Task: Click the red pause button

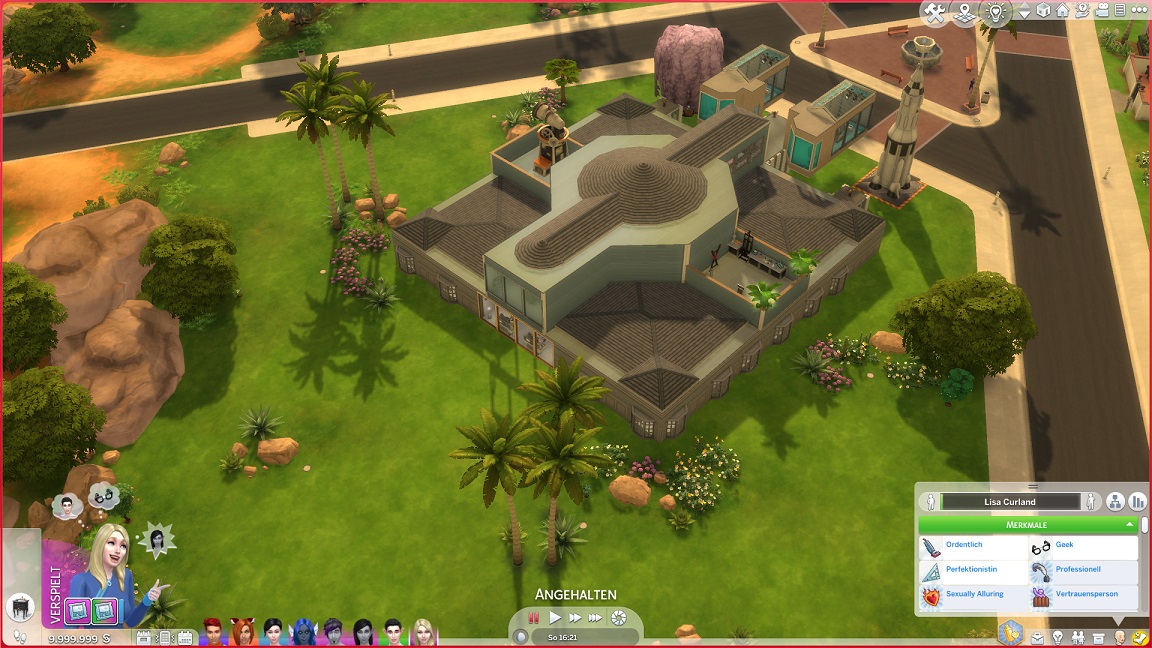Action: tap(534, 618)
